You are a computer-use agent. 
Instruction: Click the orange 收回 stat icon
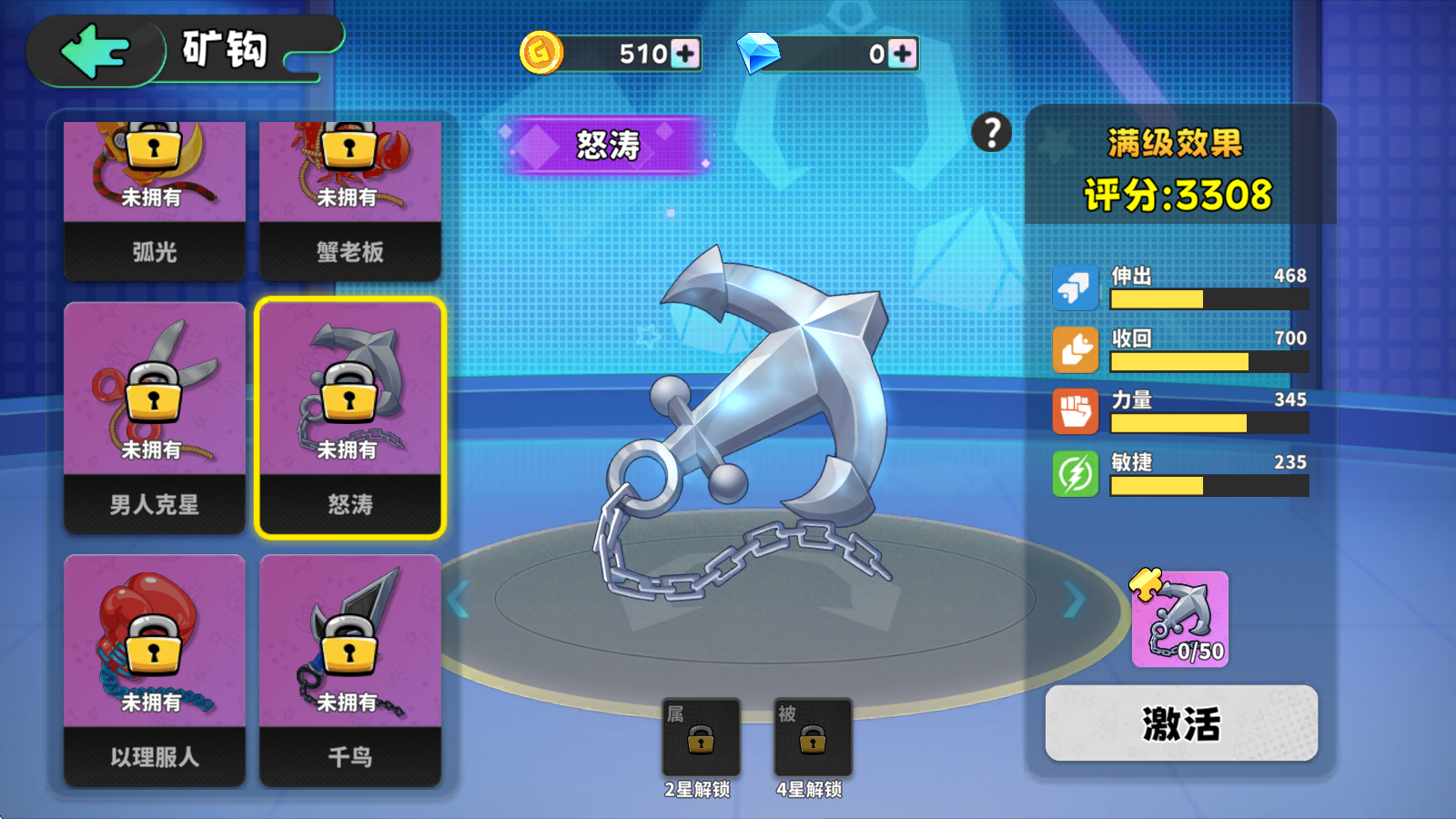[1076, 350]
